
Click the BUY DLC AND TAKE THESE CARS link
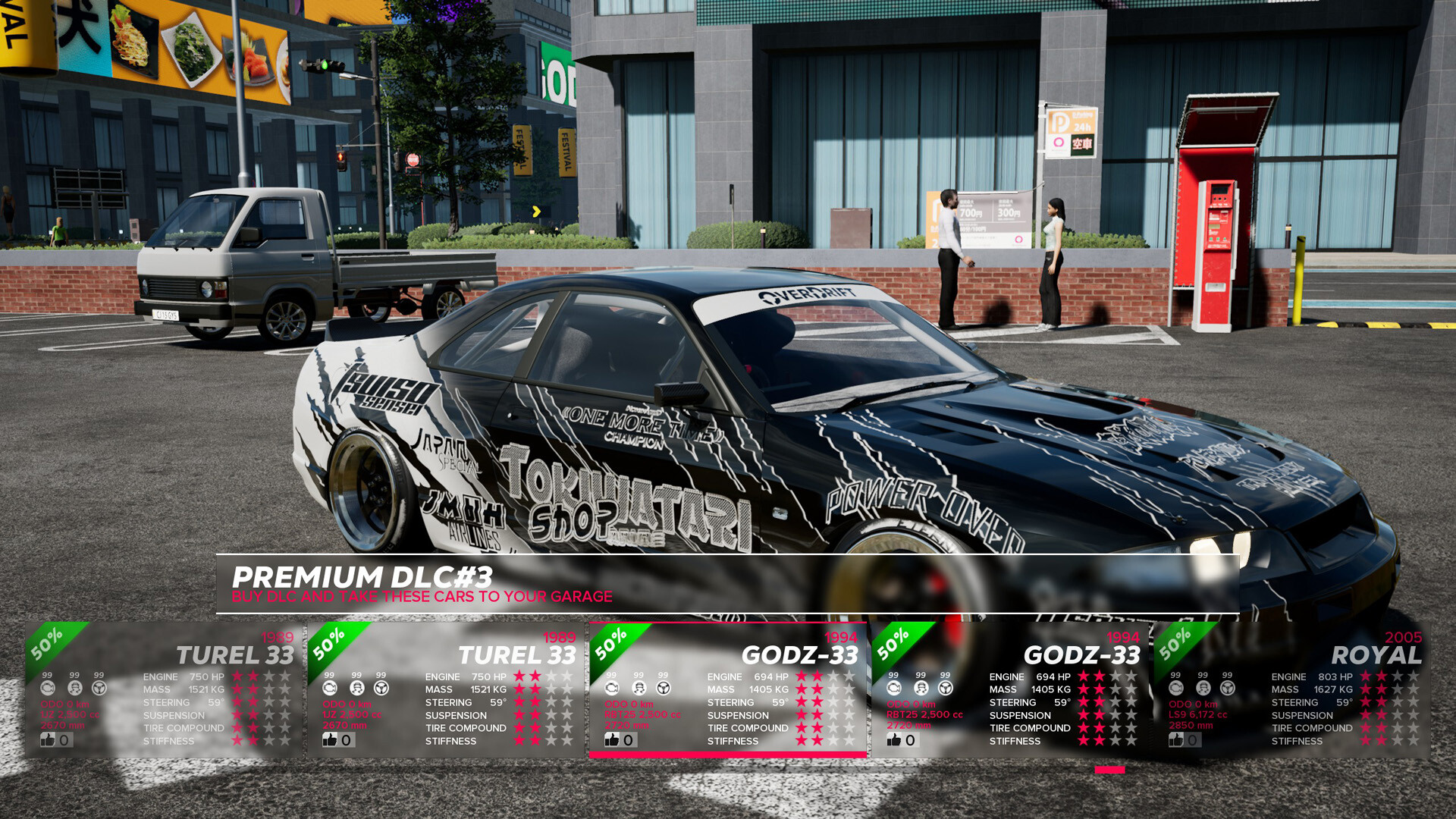(x=422, y=597)
